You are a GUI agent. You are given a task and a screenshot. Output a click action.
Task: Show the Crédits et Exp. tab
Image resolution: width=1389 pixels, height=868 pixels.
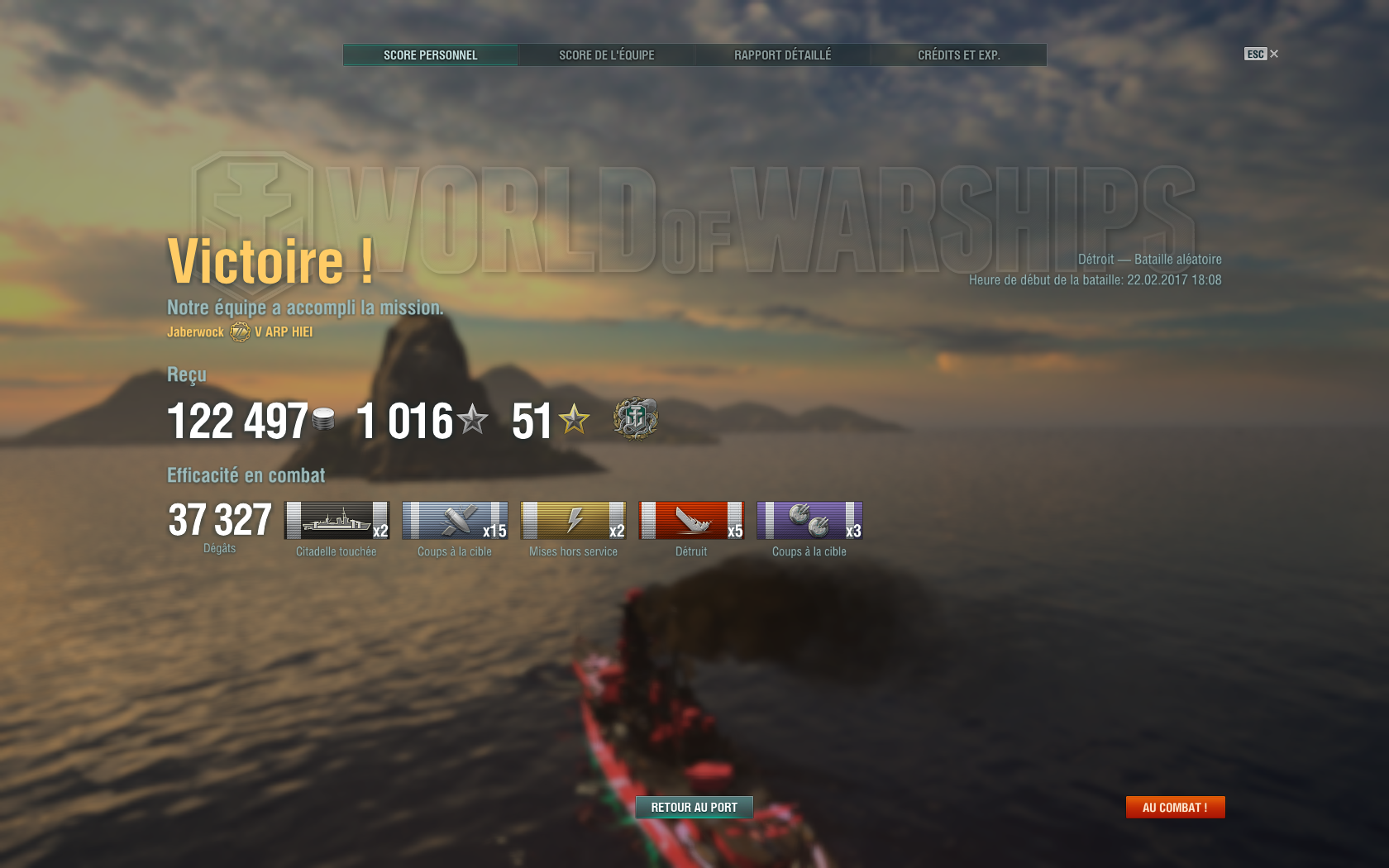[958, 55]
